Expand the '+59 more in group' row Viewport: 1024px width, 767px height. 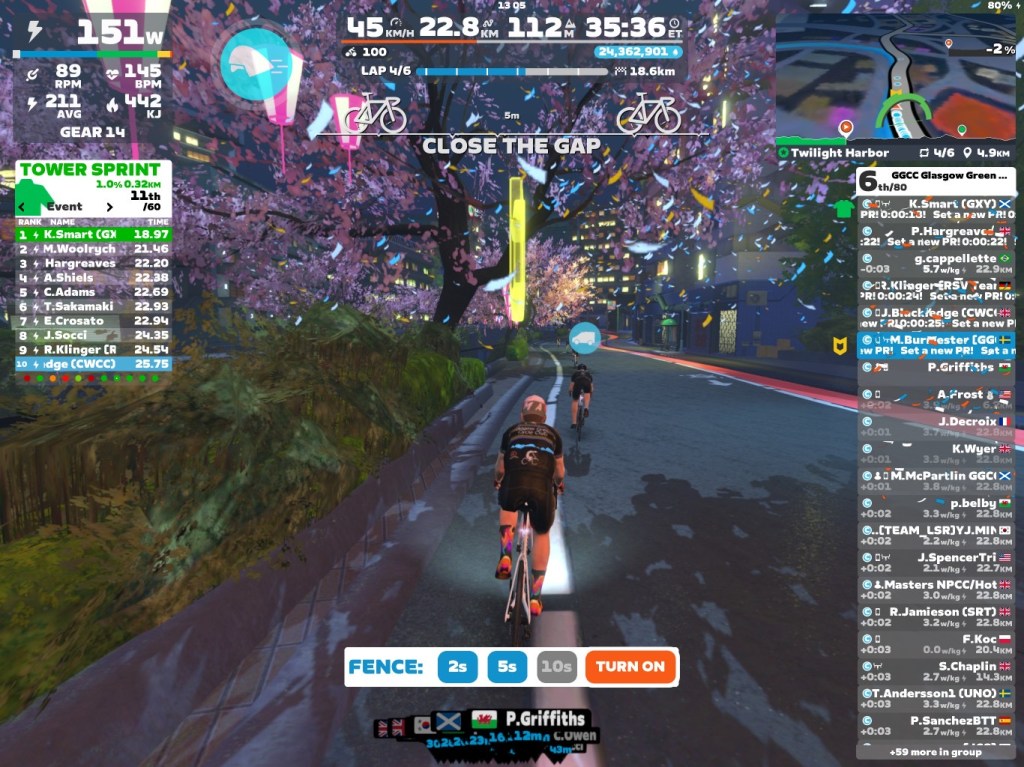point(935,752)
